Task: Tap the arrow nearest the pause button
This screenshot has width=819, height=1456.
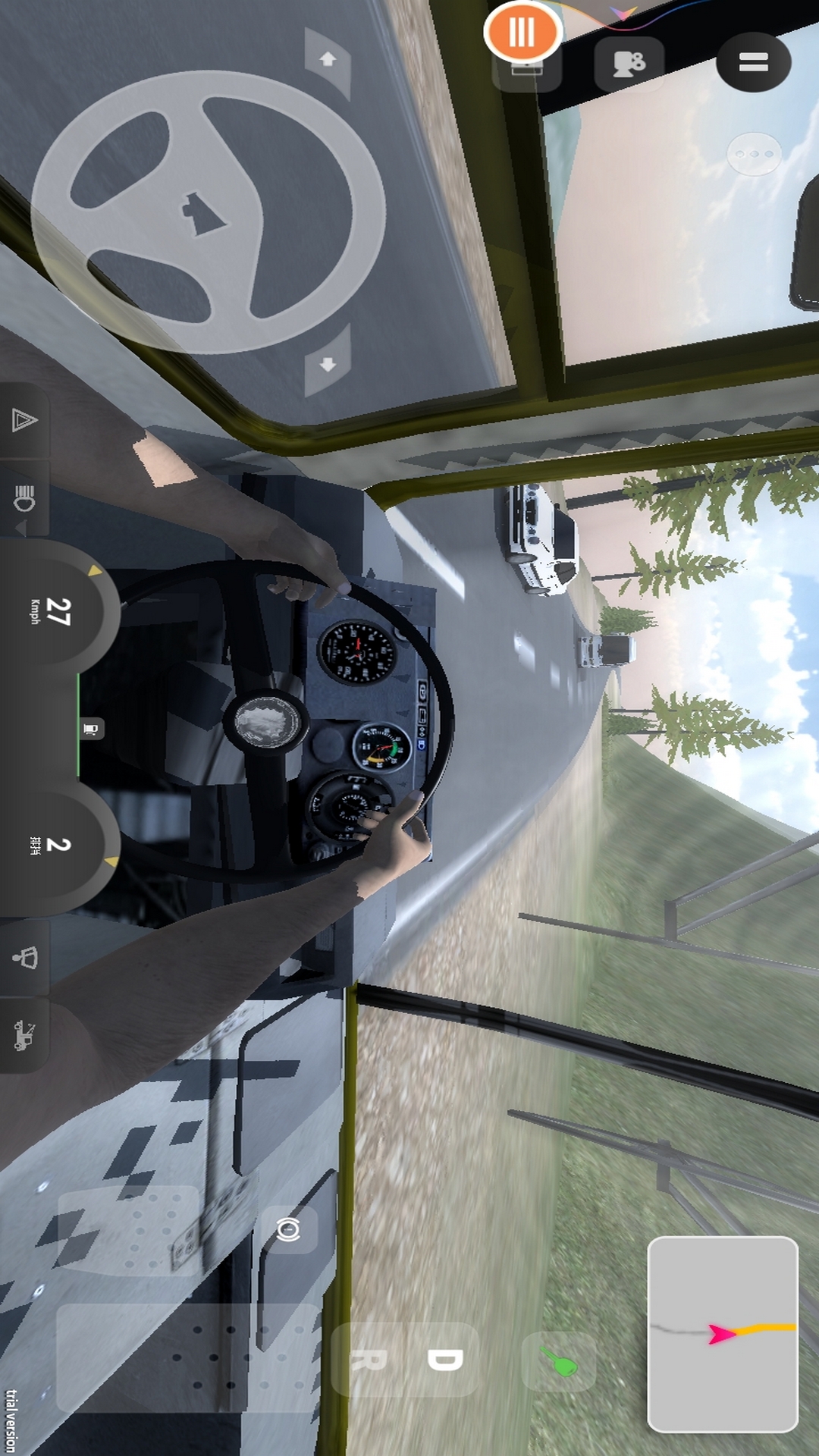Action: 328,60
